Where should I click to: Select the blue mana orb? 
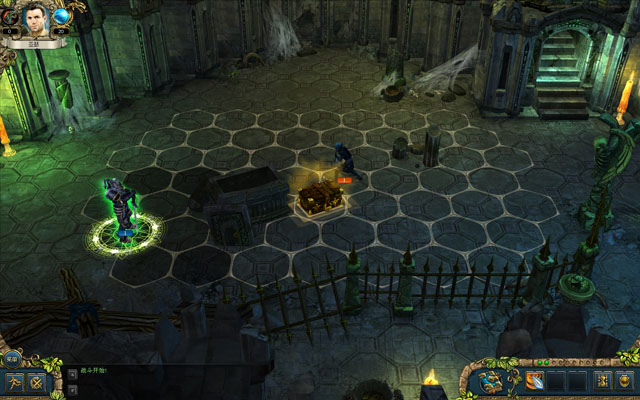pos(62,16)
